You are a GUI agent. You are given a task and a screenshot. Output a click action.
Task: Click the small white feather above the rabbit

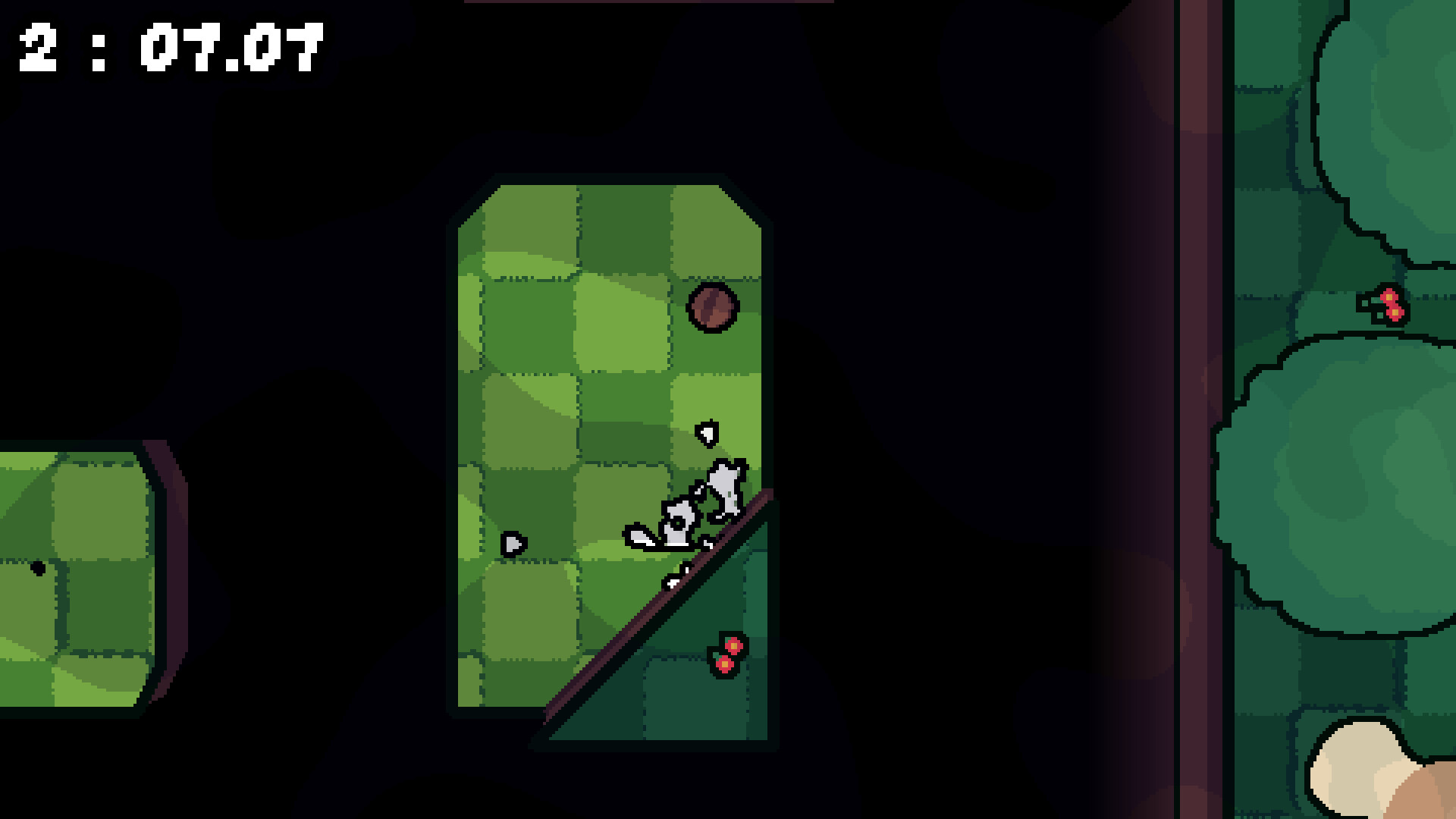click(x=706, y=432)
